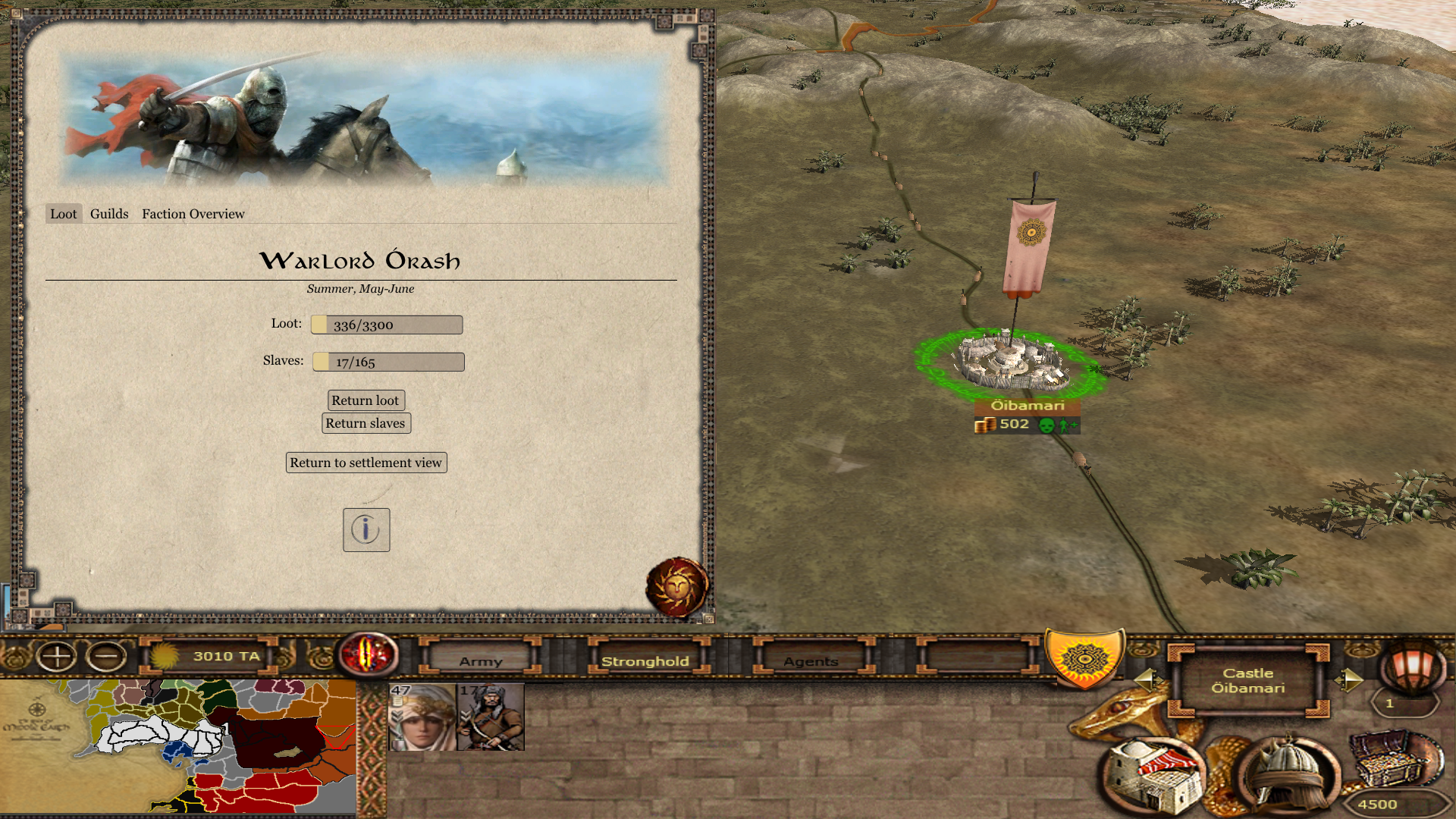Screen dimensions: 1456x819
Task: Click the fiery eye button
Action: pos(369,654)
